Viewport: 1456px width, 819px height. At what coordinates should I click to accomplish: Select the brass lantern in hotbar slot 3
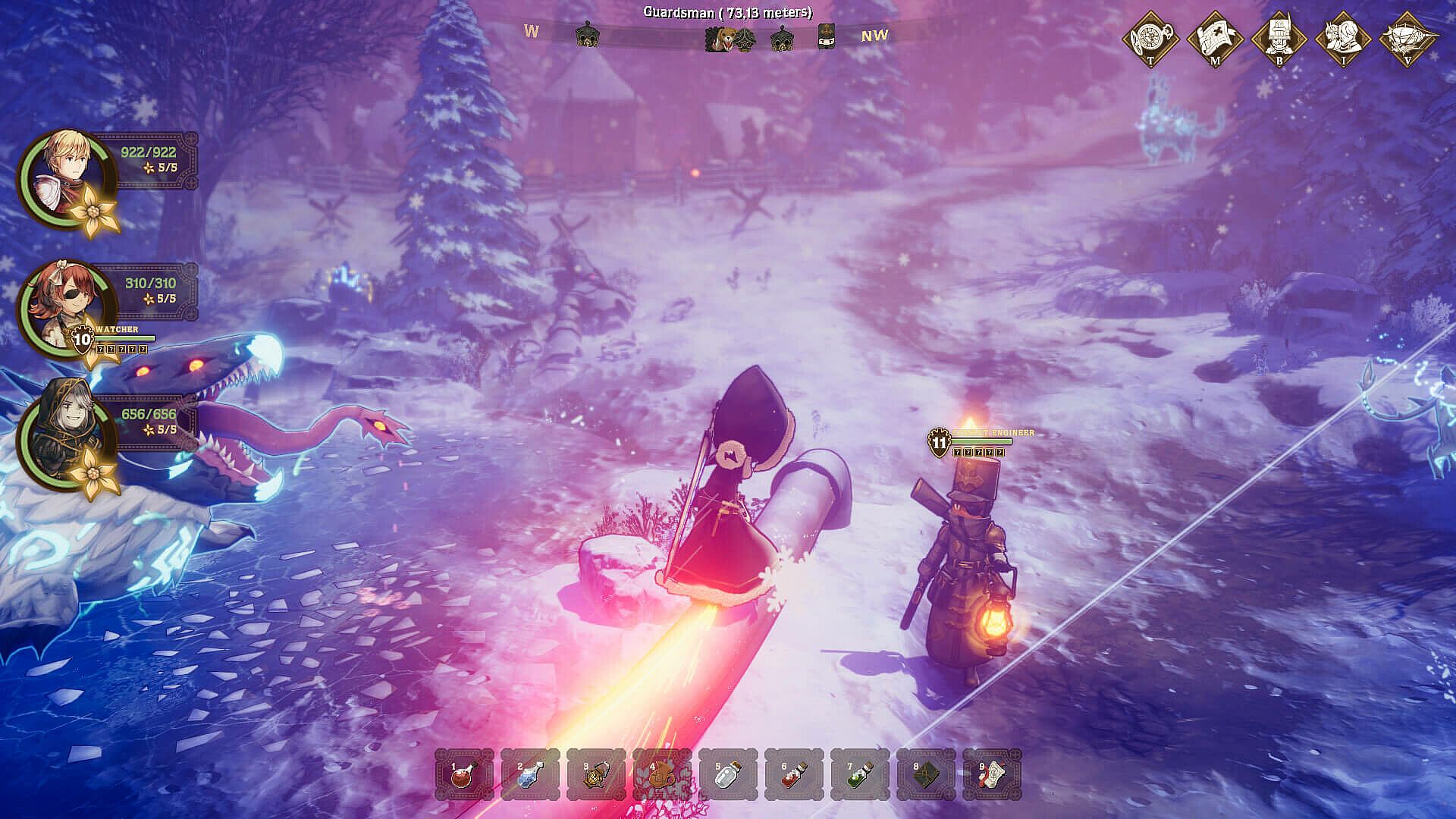(x=596, y=775)
